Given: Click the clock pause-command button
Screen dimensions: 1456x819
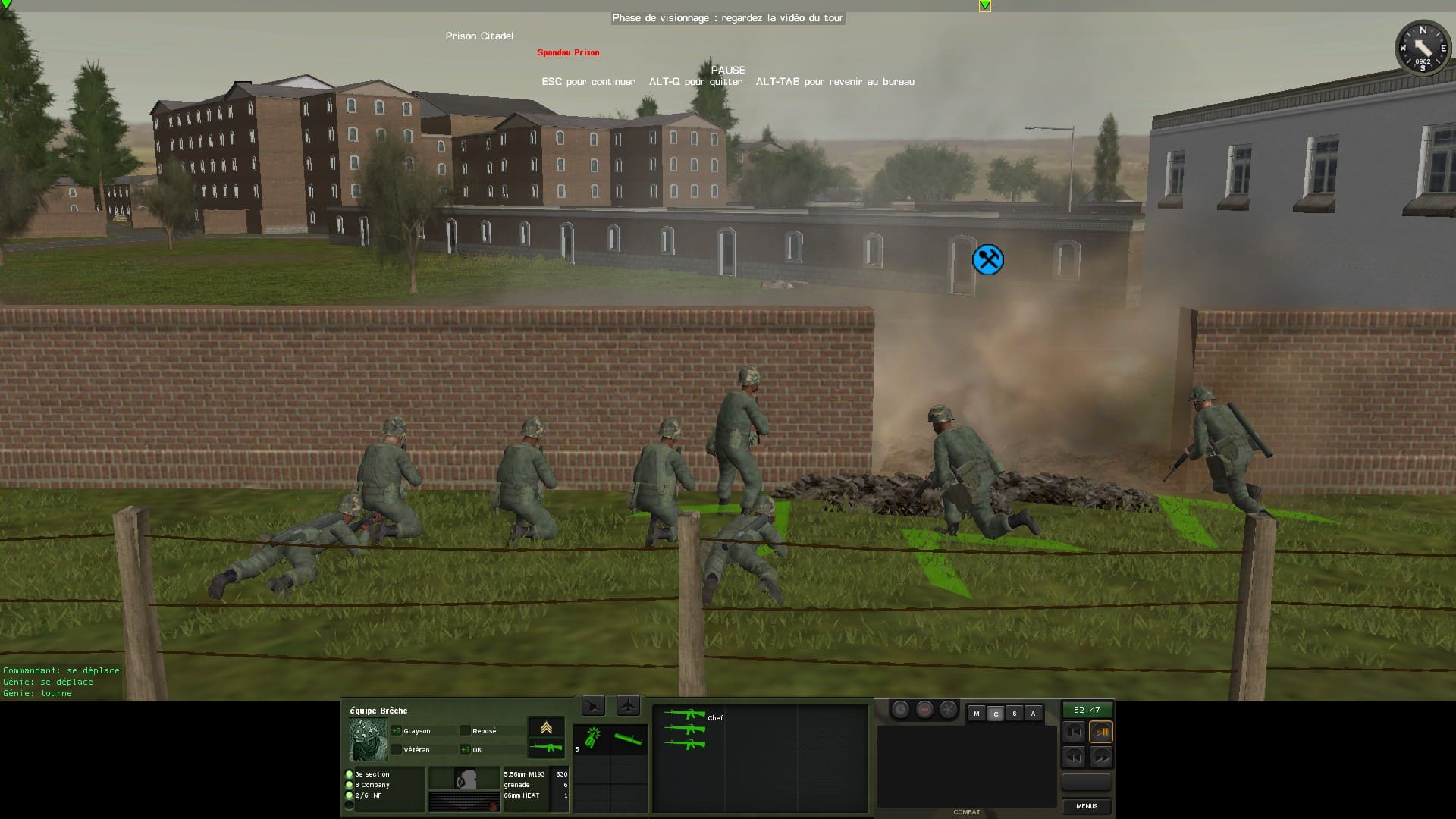Looking at the screenshot, I should 900,710.
